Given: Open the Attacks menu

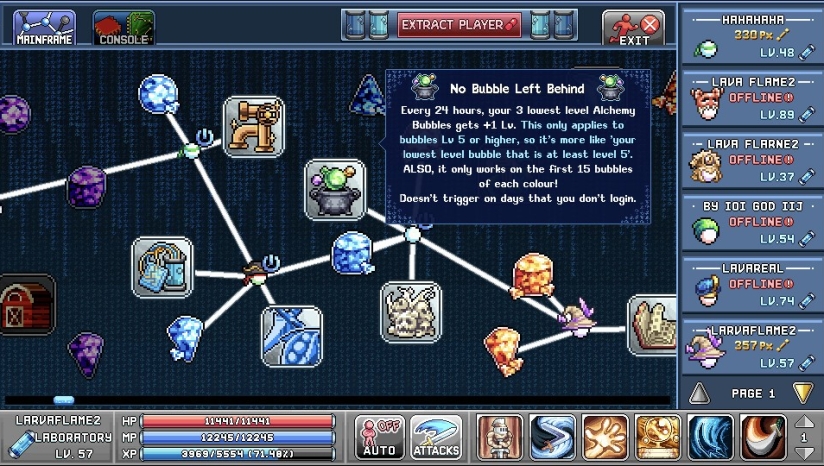Looking at the screenshot, I should (436, 437).
